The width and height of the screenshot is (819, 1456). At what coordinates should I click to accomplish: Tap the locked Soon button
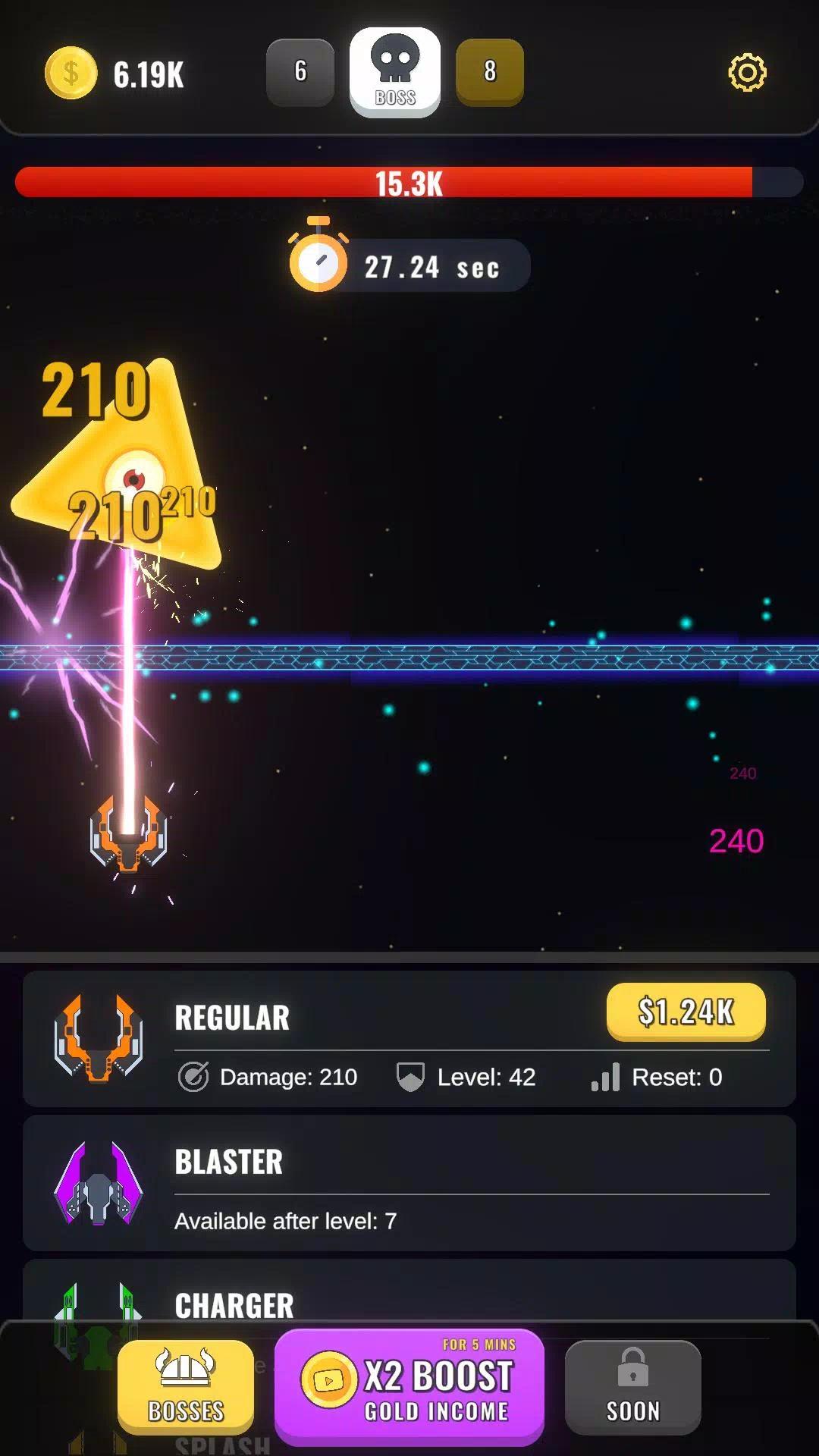(633, 1386)
